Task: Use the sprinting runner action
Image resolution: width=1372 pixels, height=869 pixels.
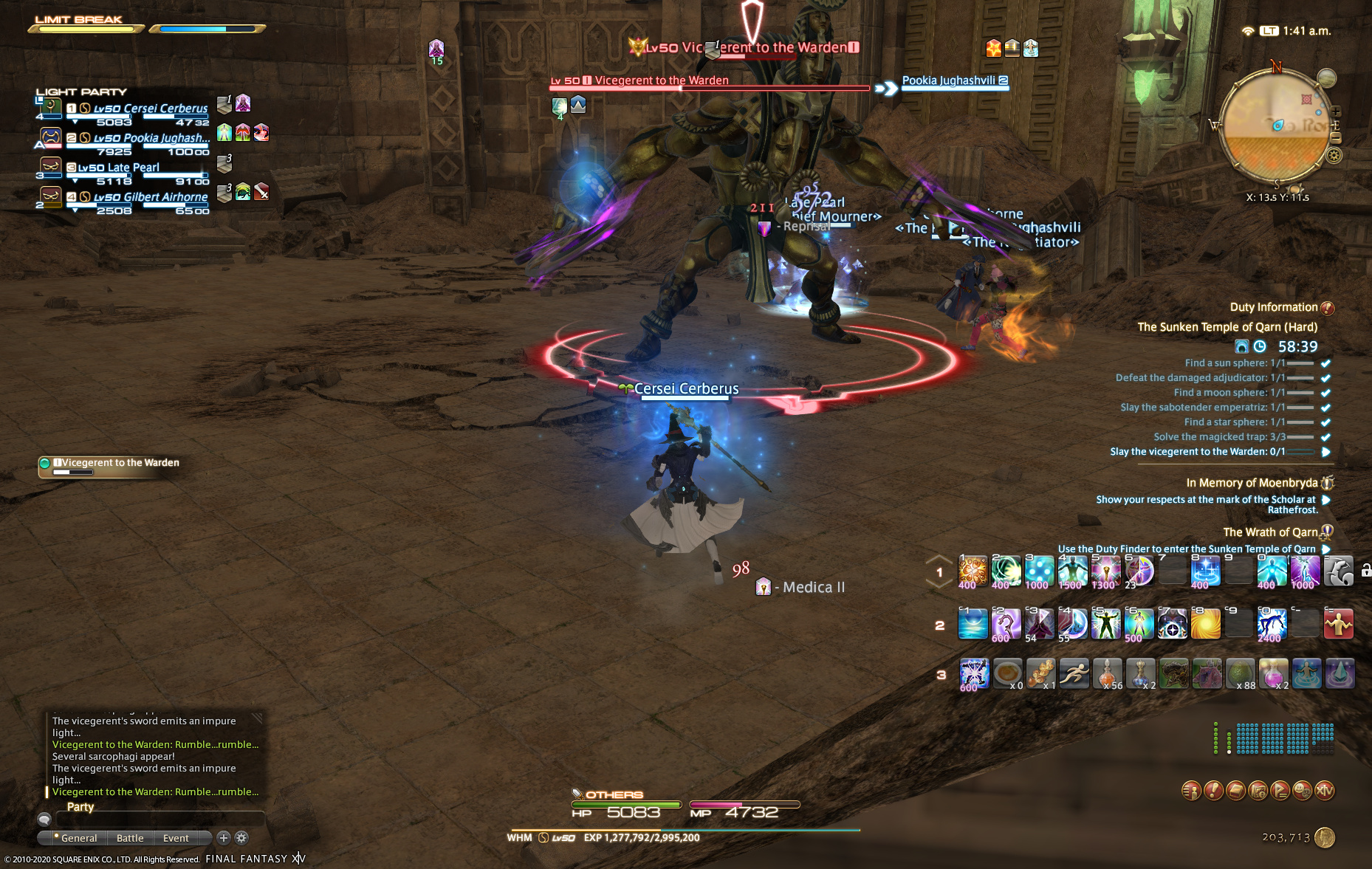Action: coord(1074,673)
